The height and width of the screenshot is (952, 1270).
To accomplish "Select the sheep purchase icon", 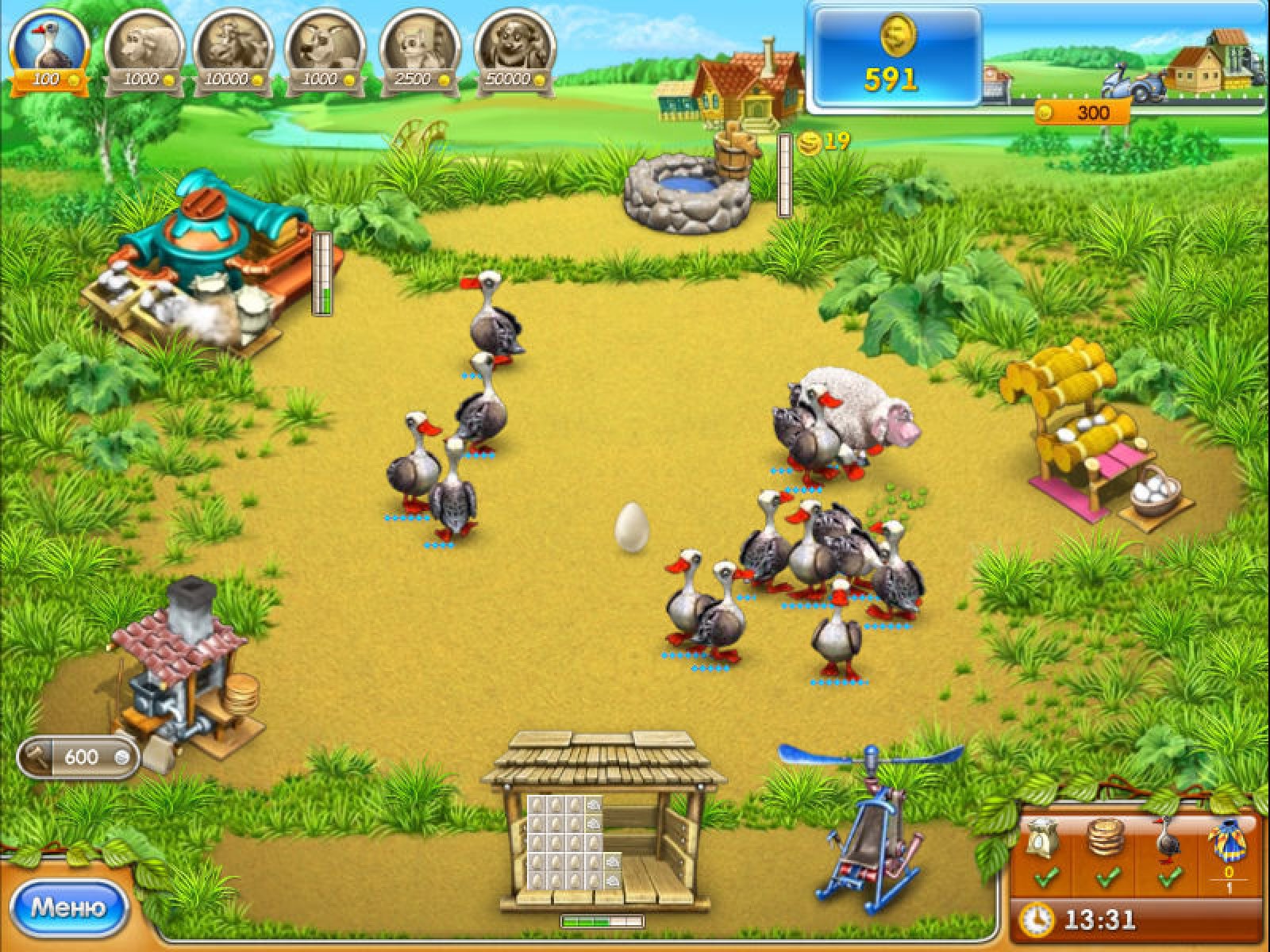I will pyautogui.click(x=143, y=49).
